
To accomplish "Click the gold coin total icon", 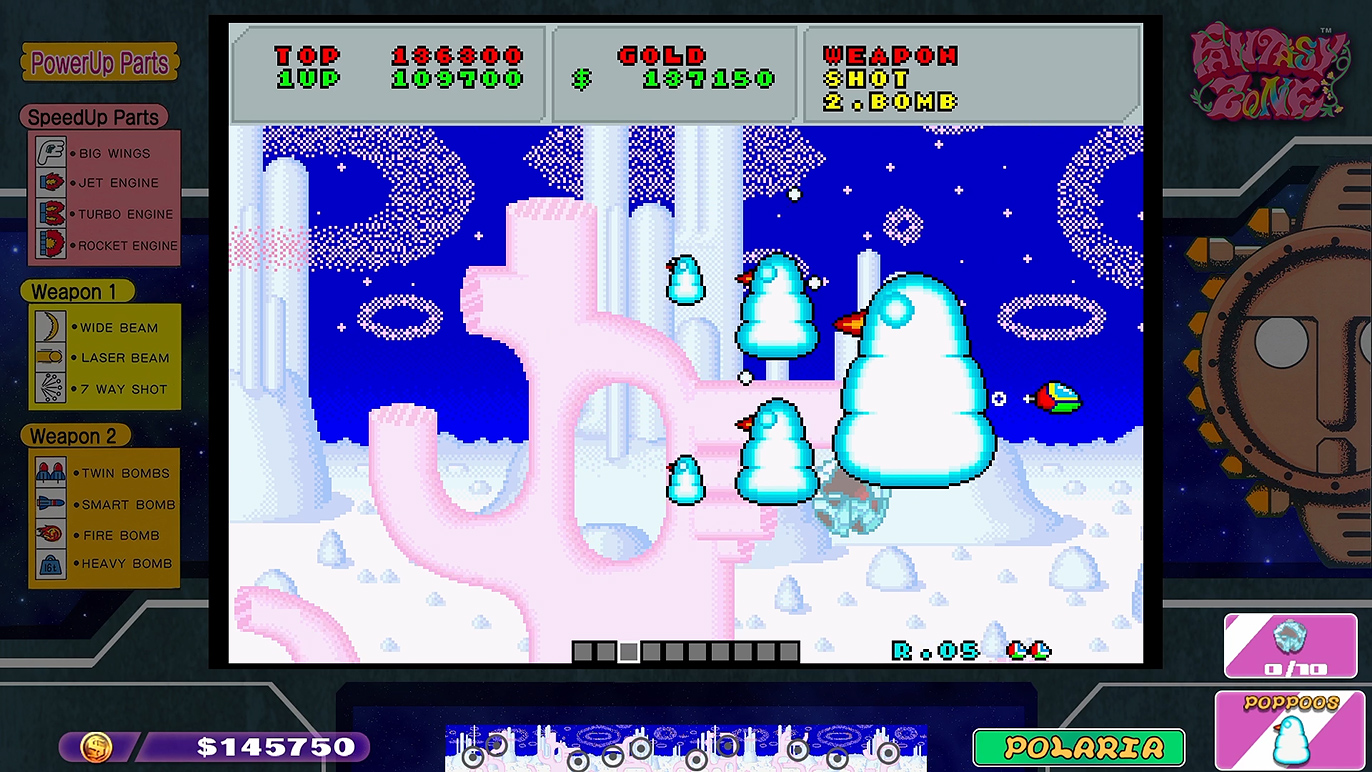I will tap(96, 747).
